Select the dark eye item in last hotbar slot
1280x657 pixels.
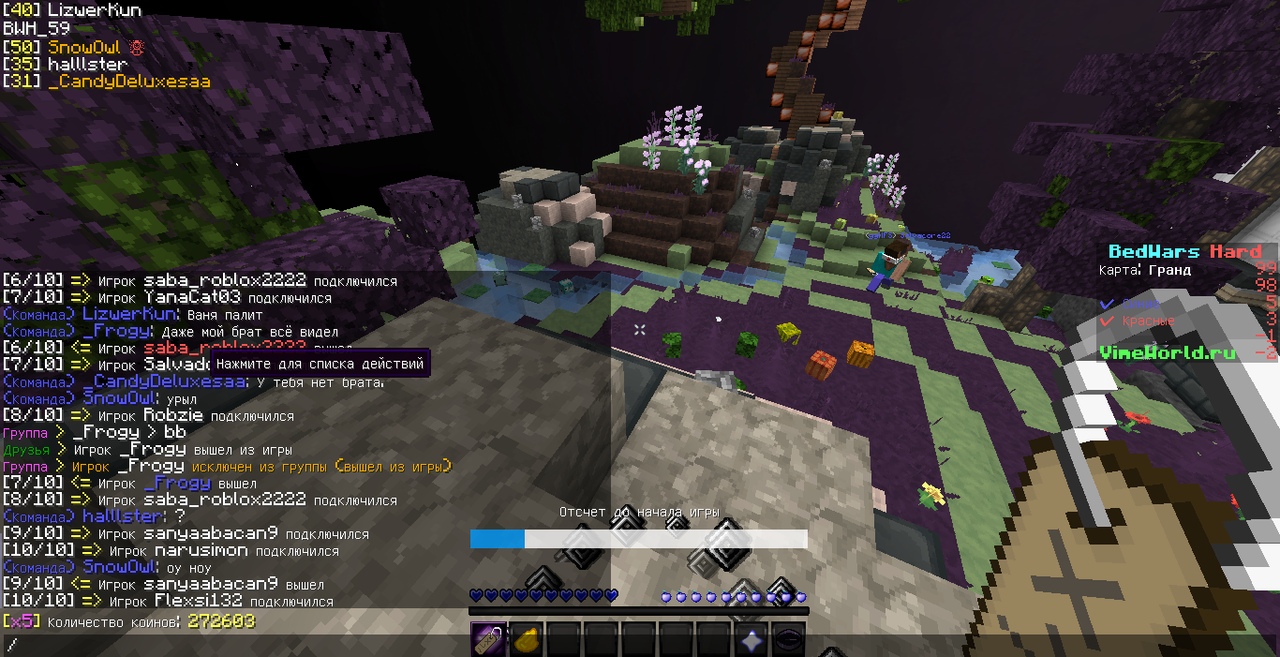[x=788, y=639]
